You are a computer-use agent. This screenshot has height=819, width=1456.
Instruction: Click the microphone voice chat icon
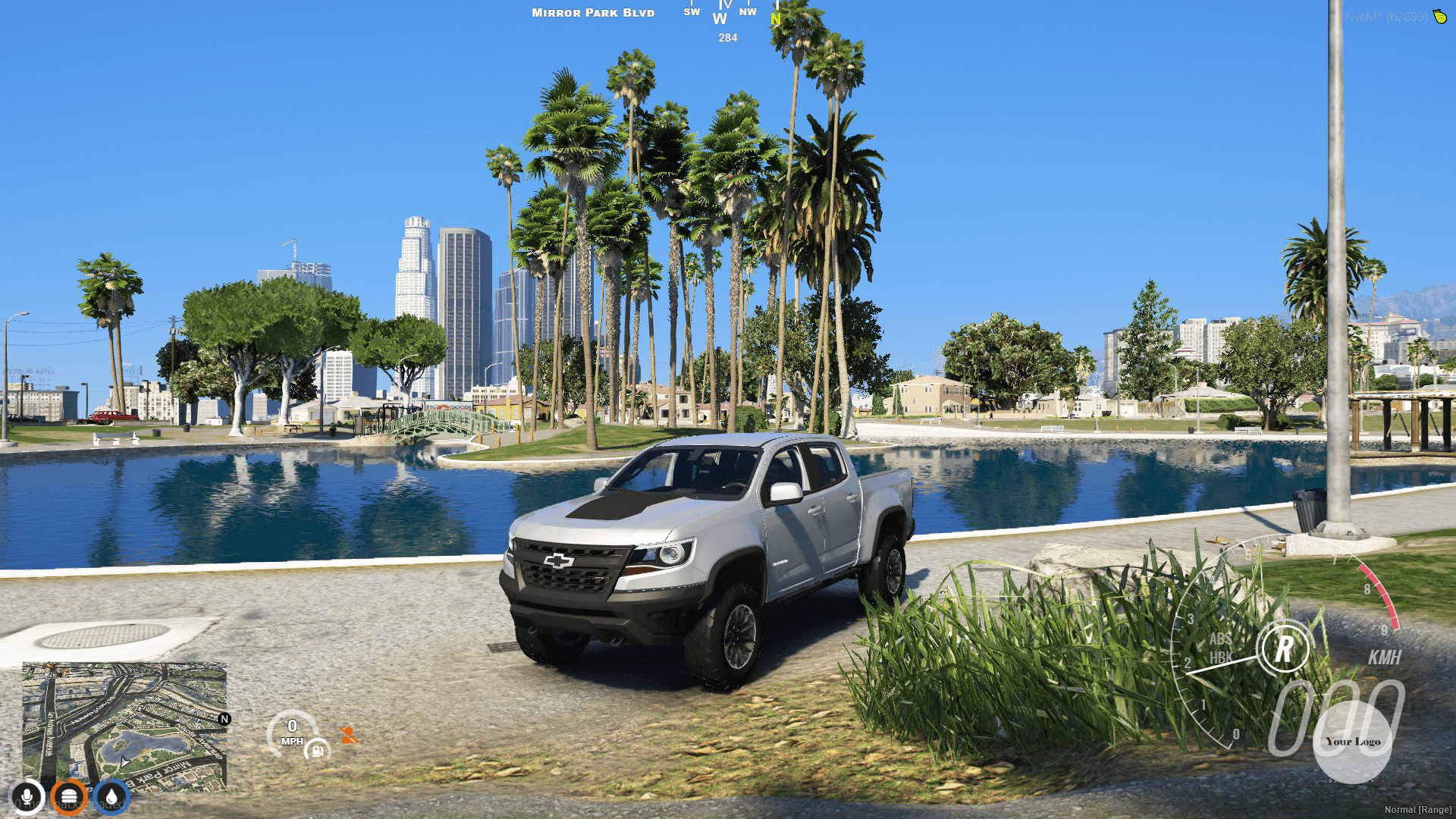tap(27, 797)
